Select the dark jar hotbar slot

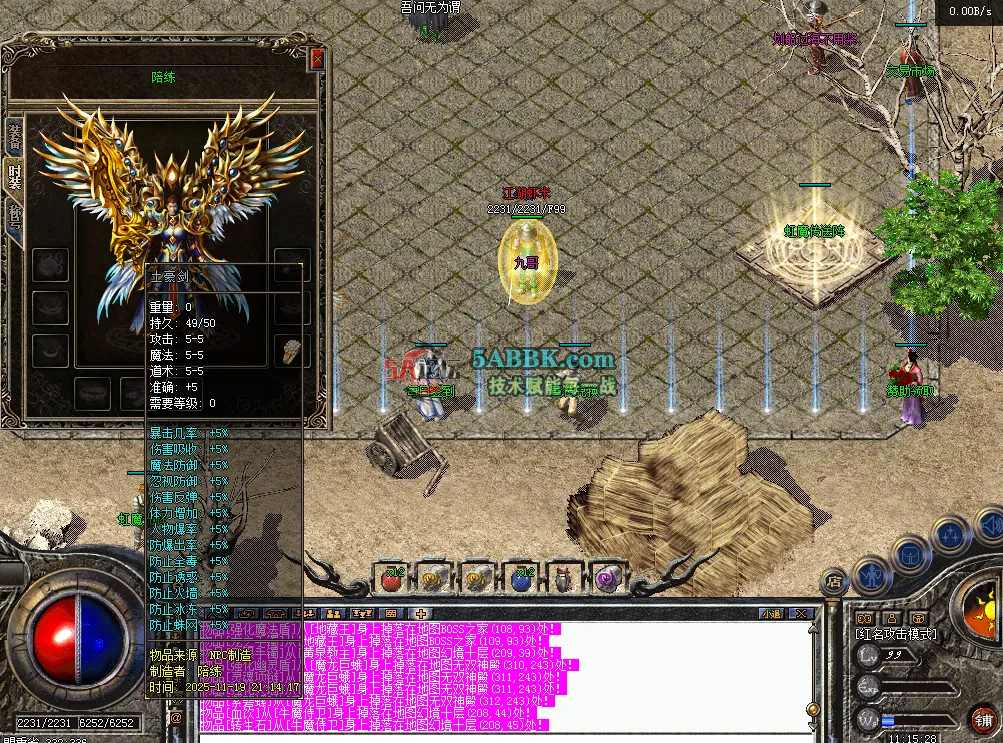click(x=564, y=577)
